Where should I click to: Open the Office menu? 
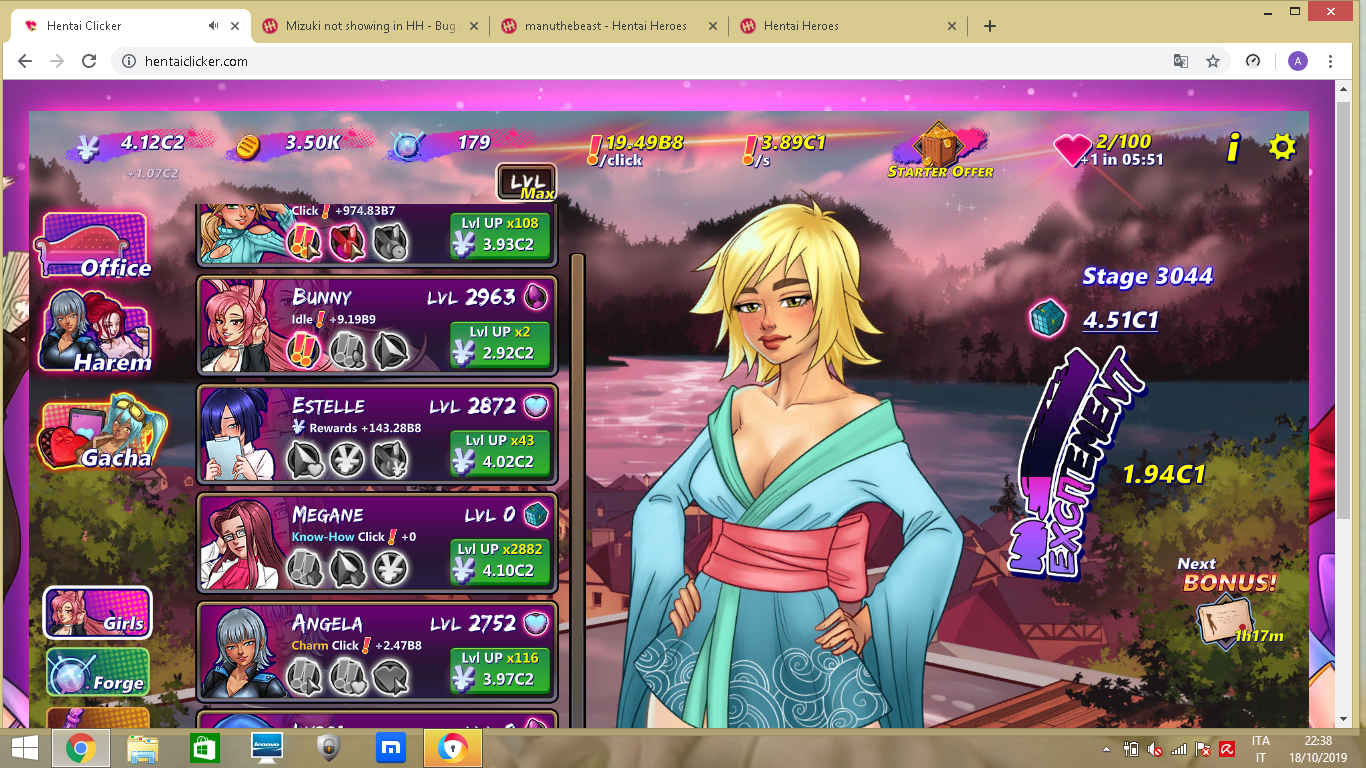click(x=93, y=246)
